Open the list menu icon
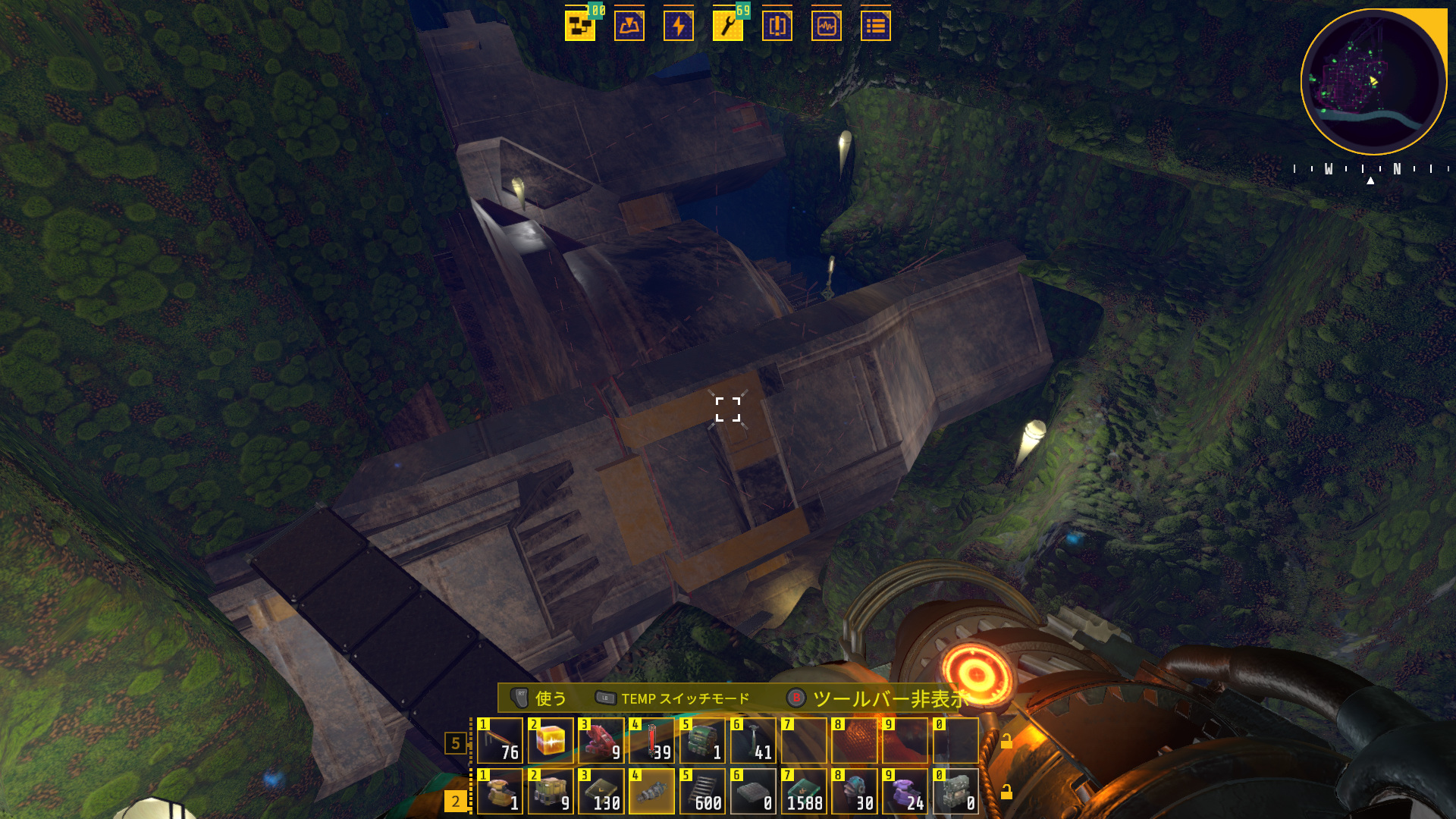1456x819 pixels. 875,26
